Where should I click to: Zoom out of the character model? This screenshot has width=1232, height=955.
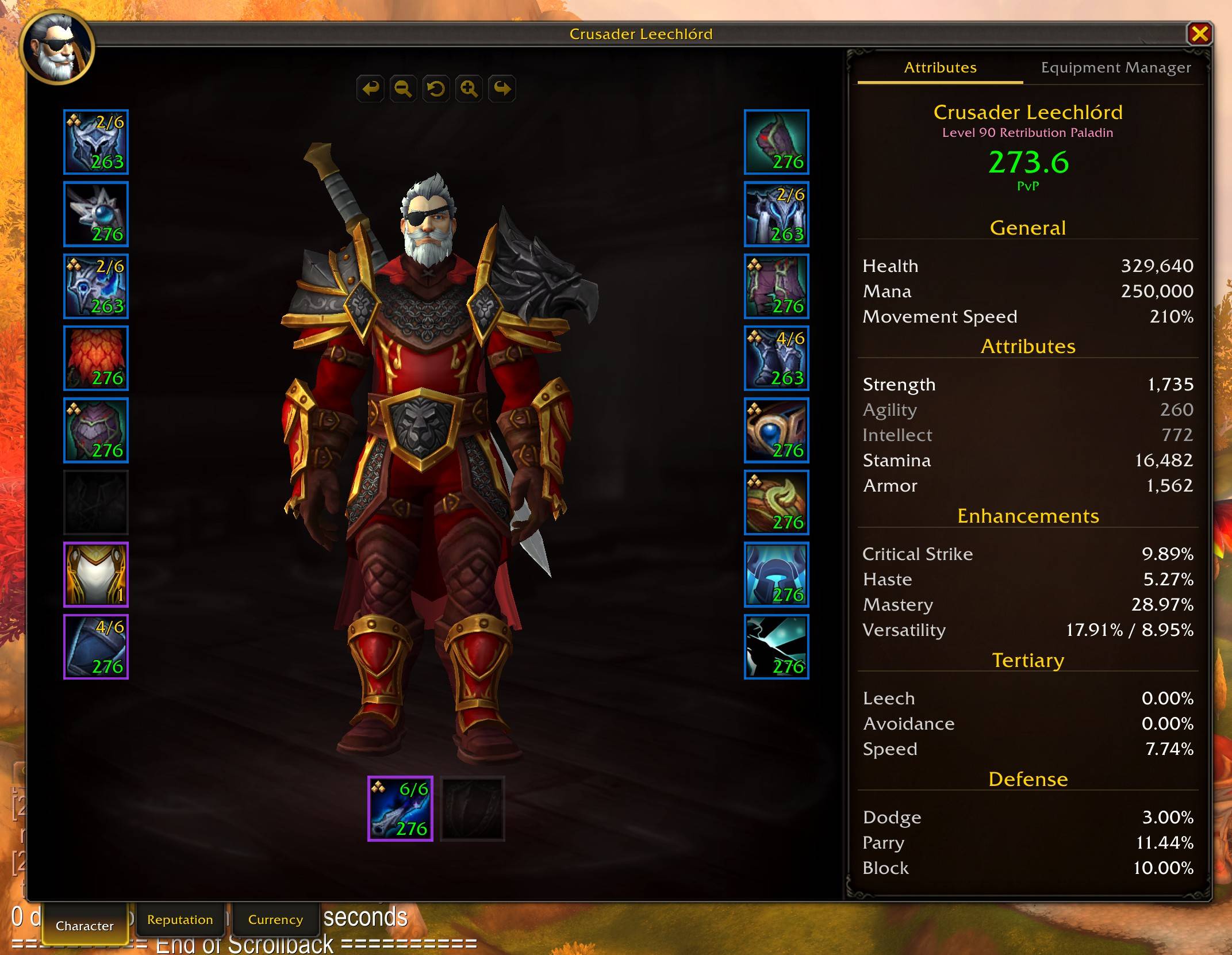click(402, 89)
